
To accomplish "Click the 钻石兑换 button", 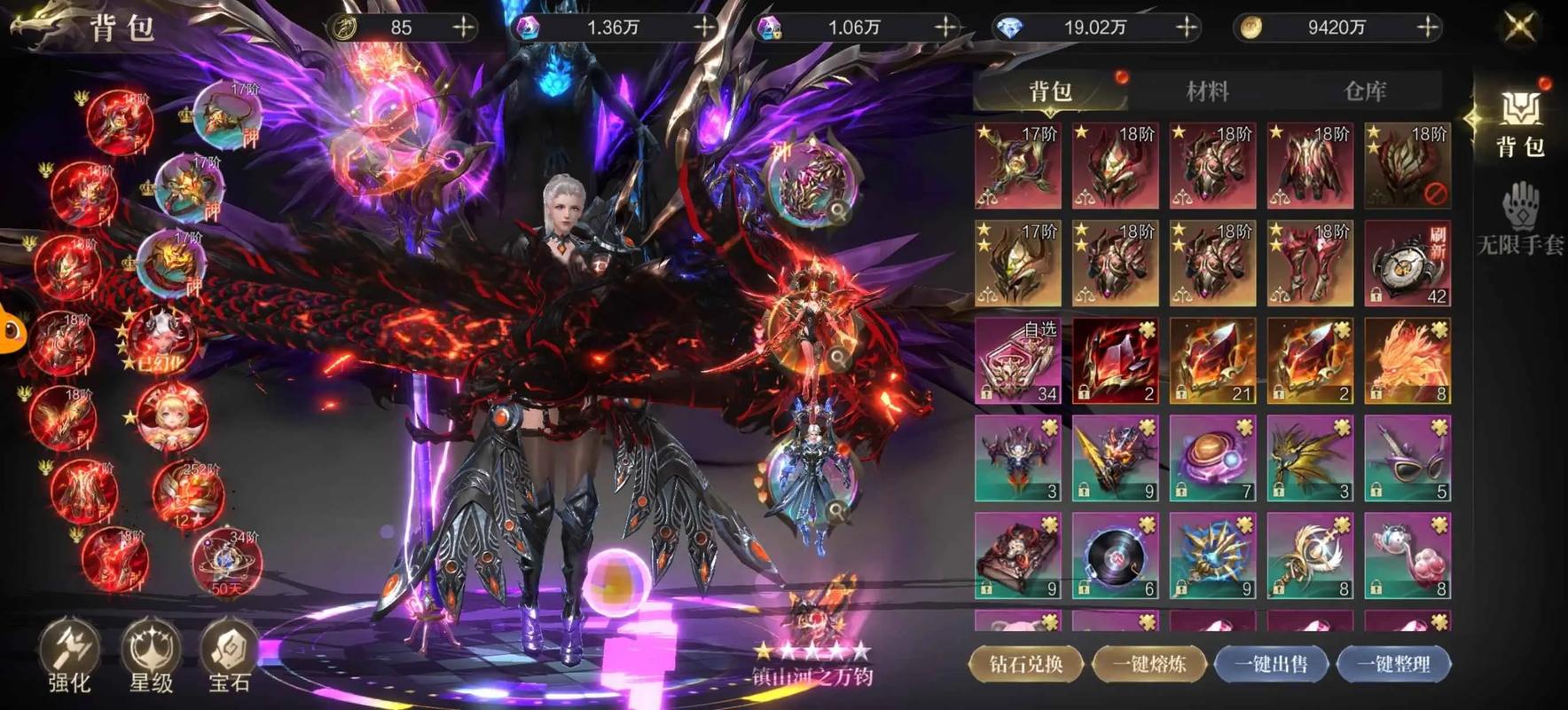I will tap(1026, 664).
